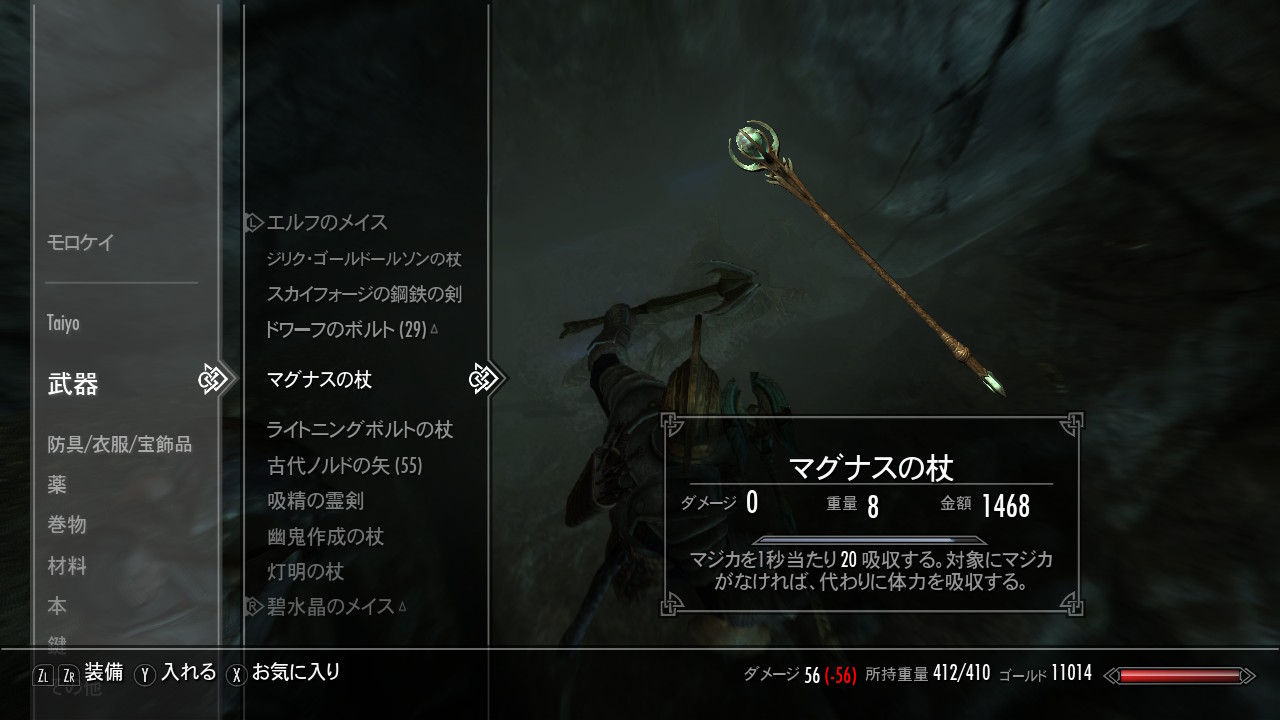Image resolution: width=1280 pixels, height=720 pixels.
Task: Select 古代ノルドの矢 (55) entry
Action: 345,466
